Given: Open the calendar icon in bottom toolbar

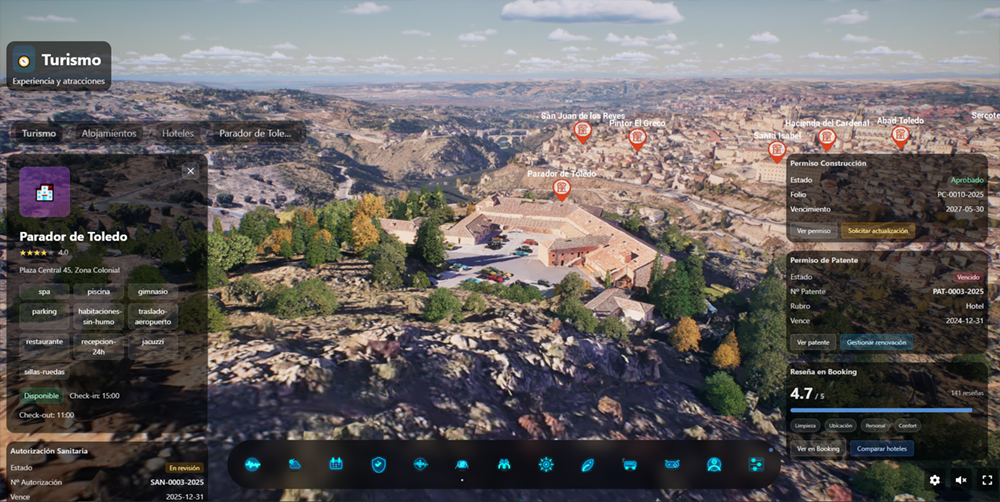Looking at the screenshot, I should pos(336,464).
